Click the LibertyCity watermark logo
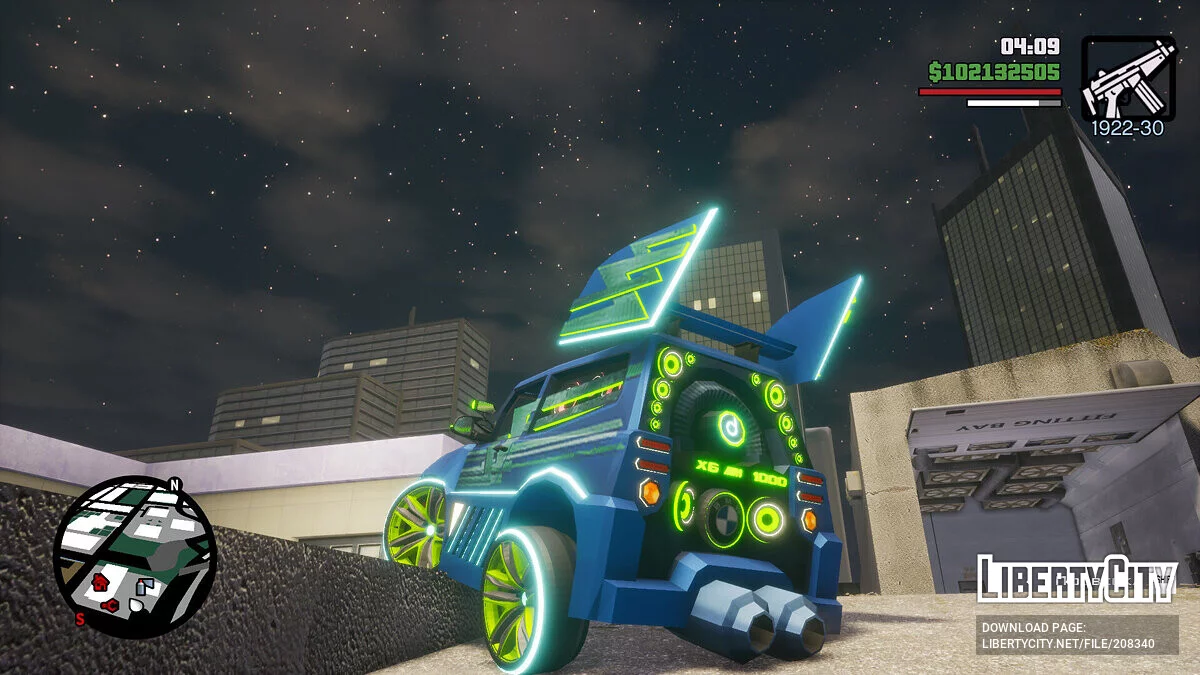 coord(1076,580)
